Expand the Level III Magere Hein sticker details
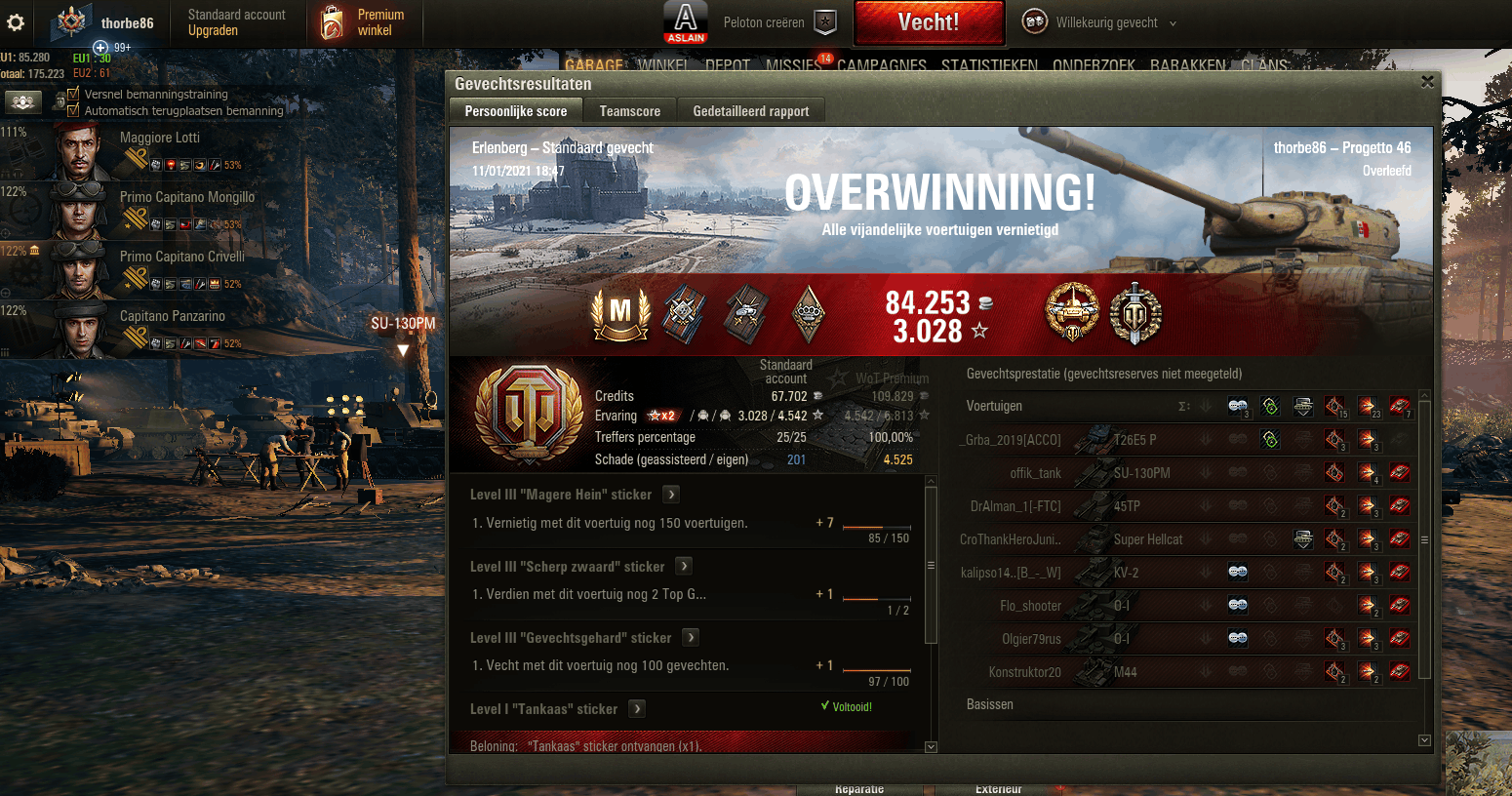 (x=670, y=495)
